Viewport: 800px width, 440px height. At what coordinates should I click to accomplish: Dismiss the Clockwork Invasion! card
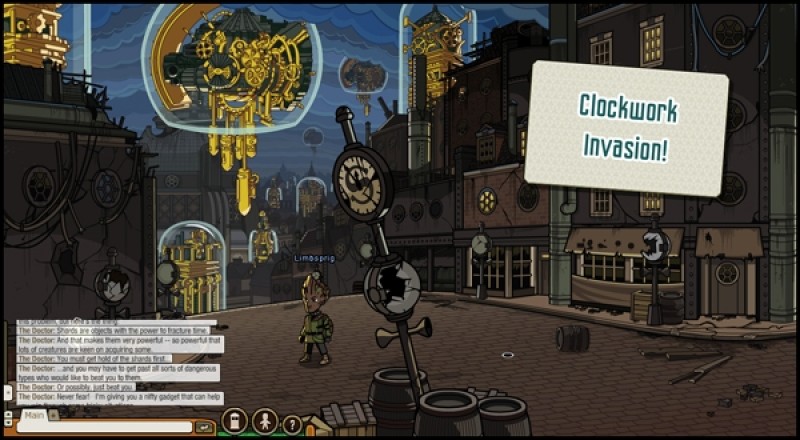(x=626, y=127)
